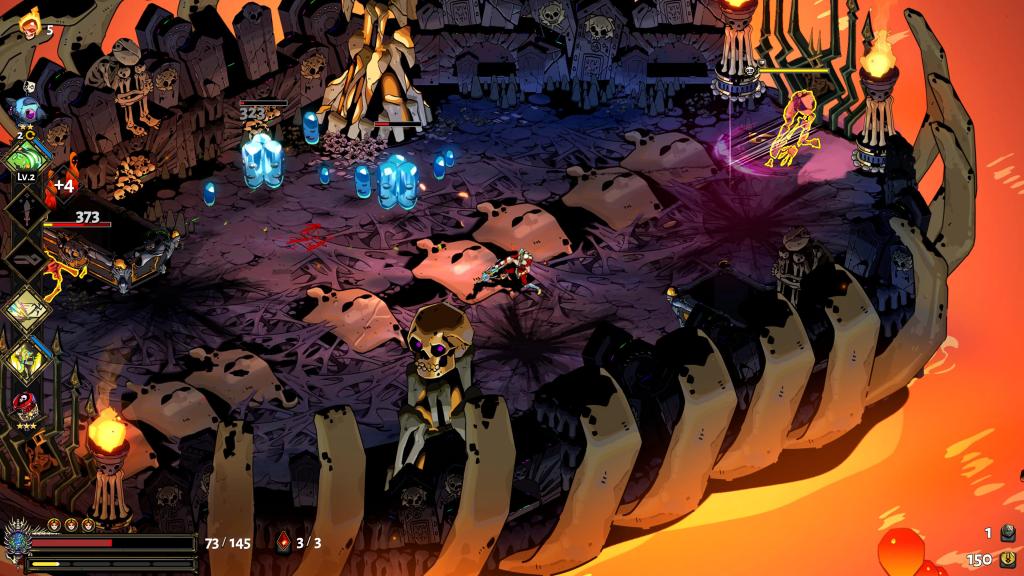
Task: Click Zagreus's laurel portrait emblem
Action: [x=17, y=541]
